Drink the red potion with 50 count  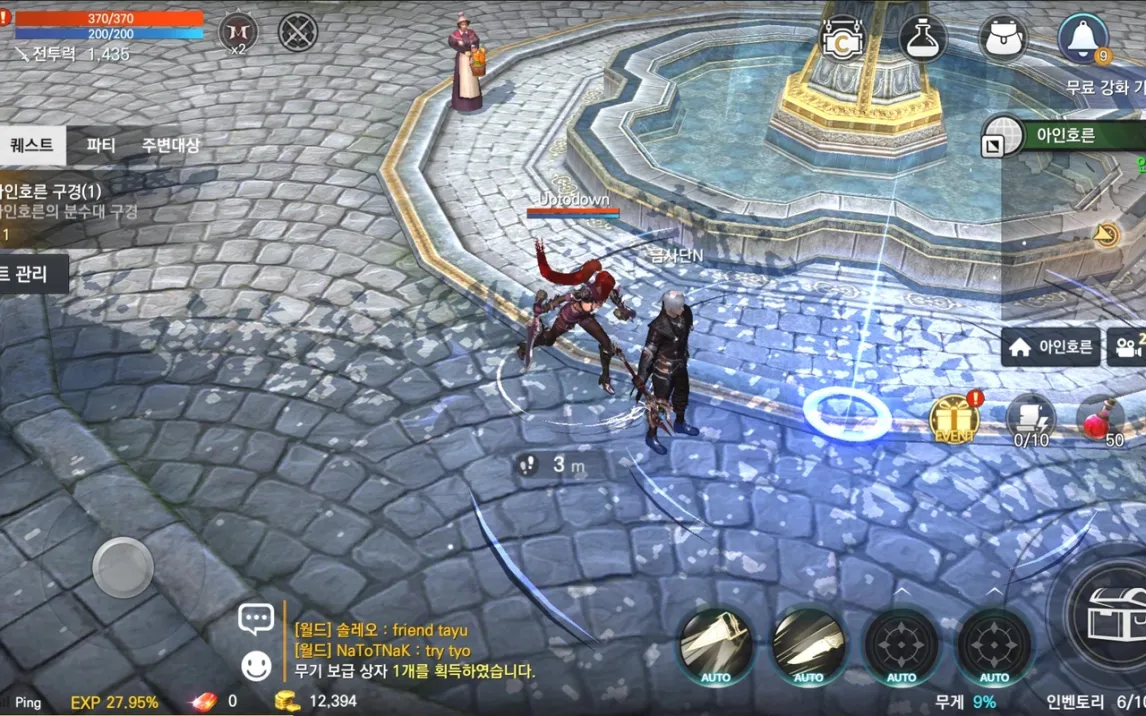[x=1103, y=419]
